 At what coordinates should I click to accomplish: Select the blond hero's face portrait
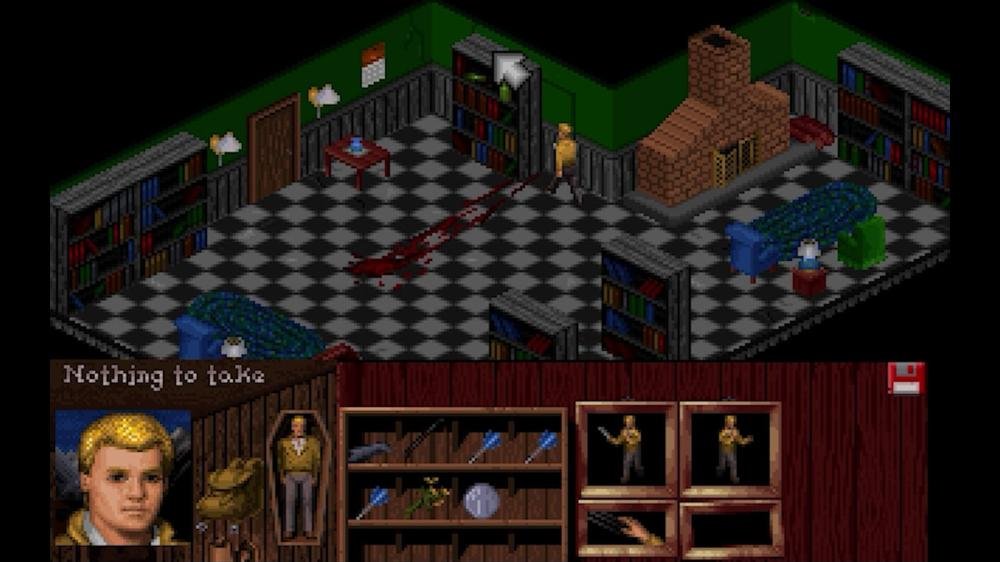pos(122,474)
